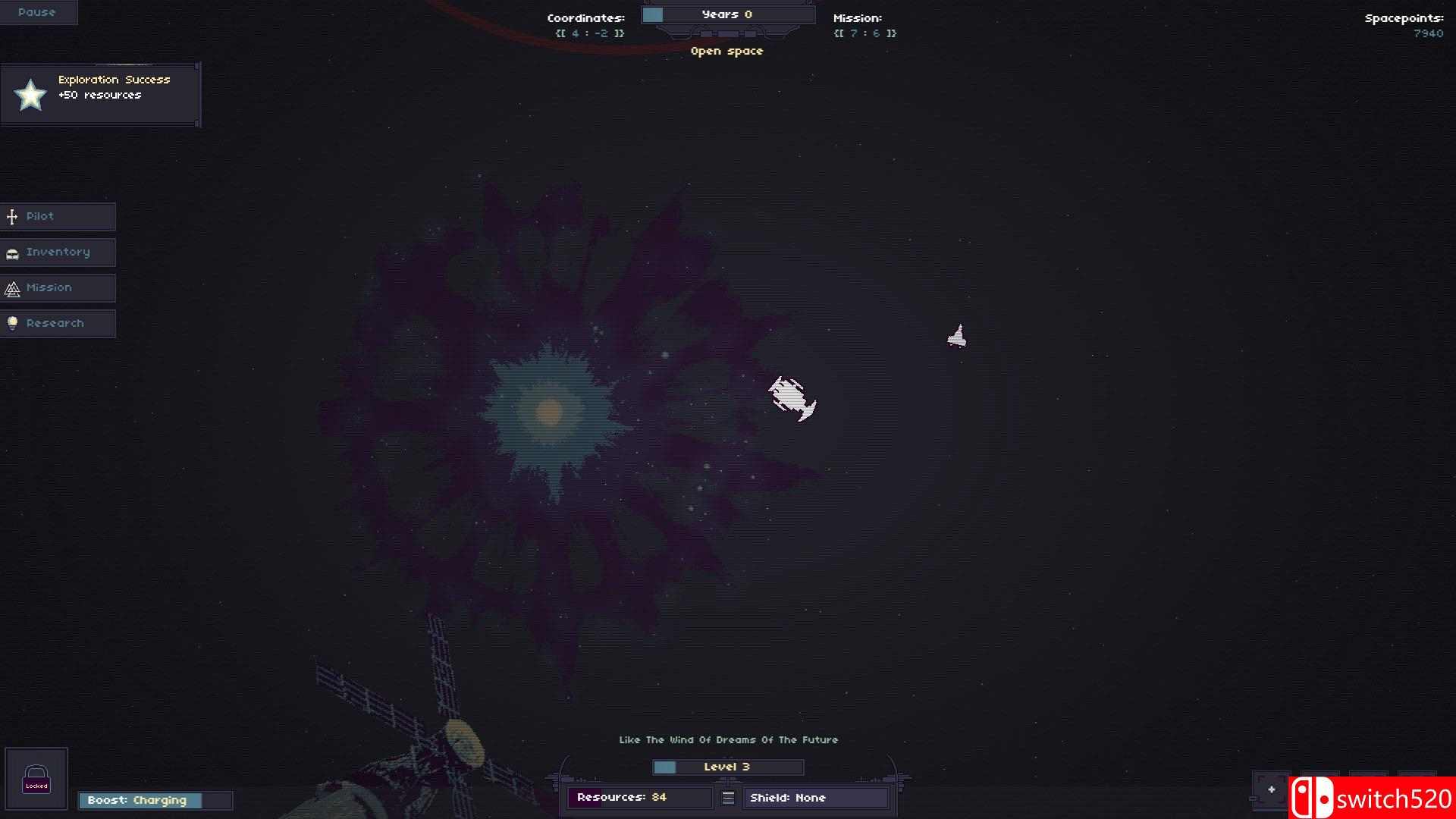Click the Mission triangle emblem icon

[11, 288]
